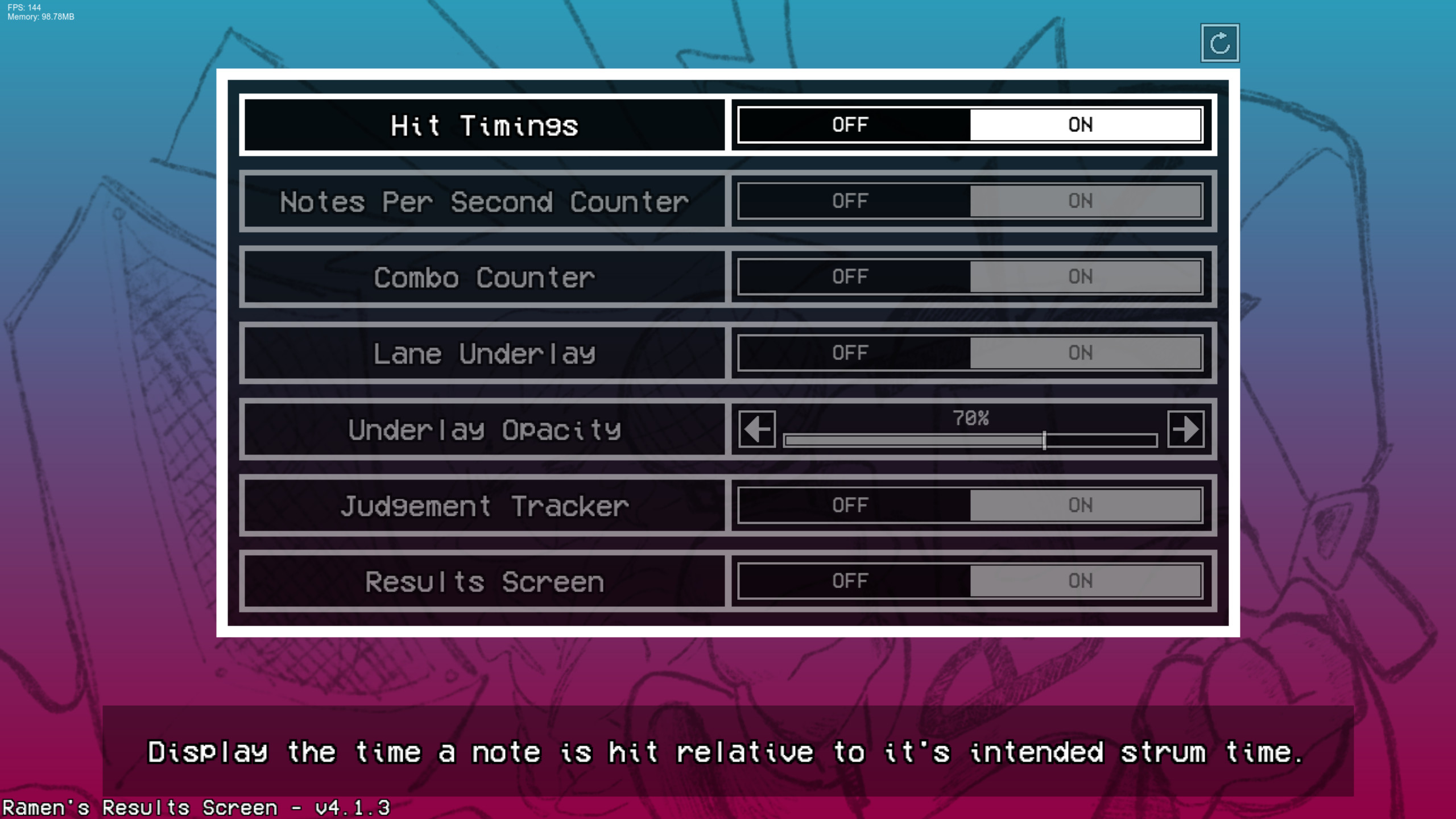Switch the Combo Counter OFF

point(849,277)
